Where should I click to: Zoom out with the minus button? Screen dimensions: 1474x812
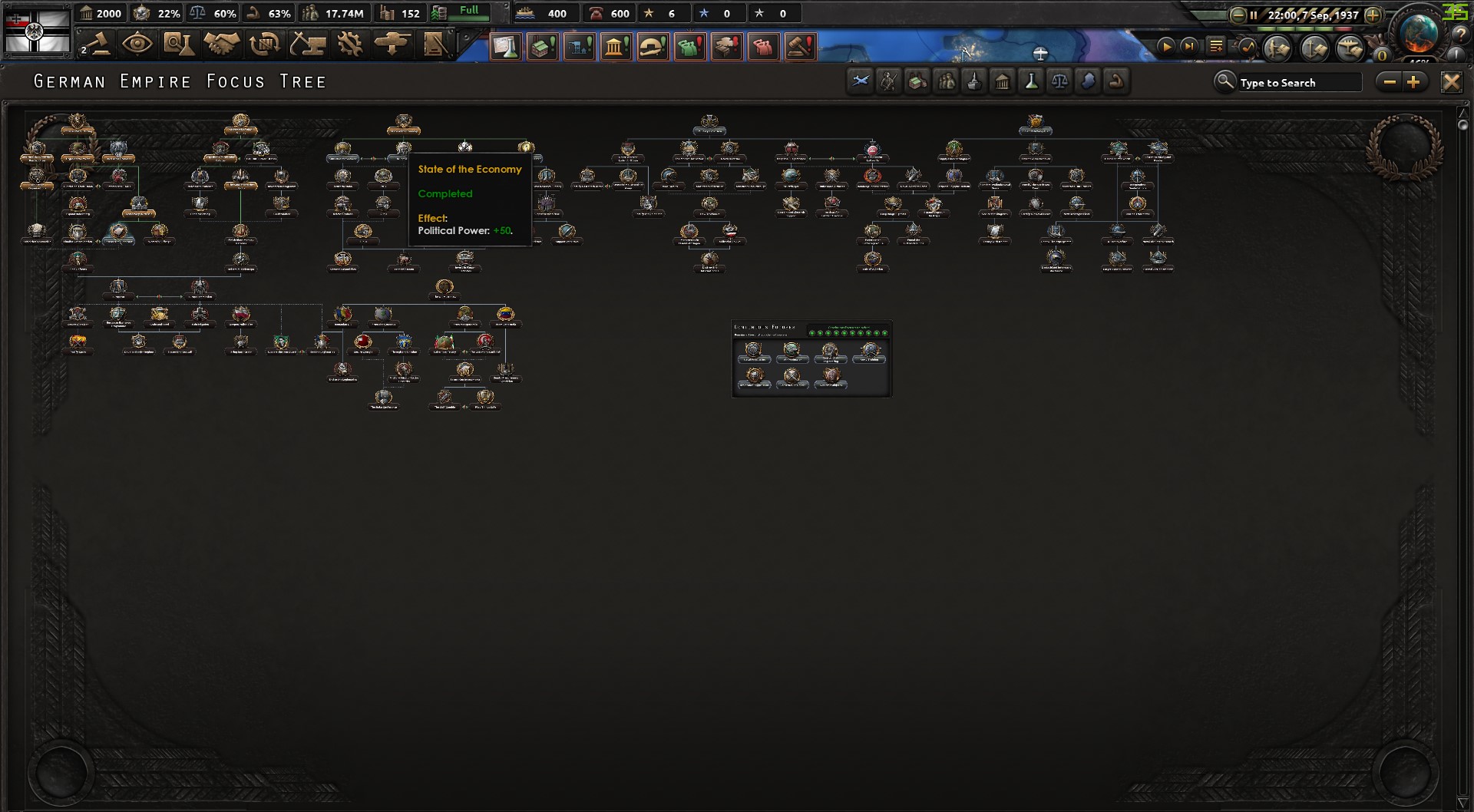click(x=1390, y=81)
